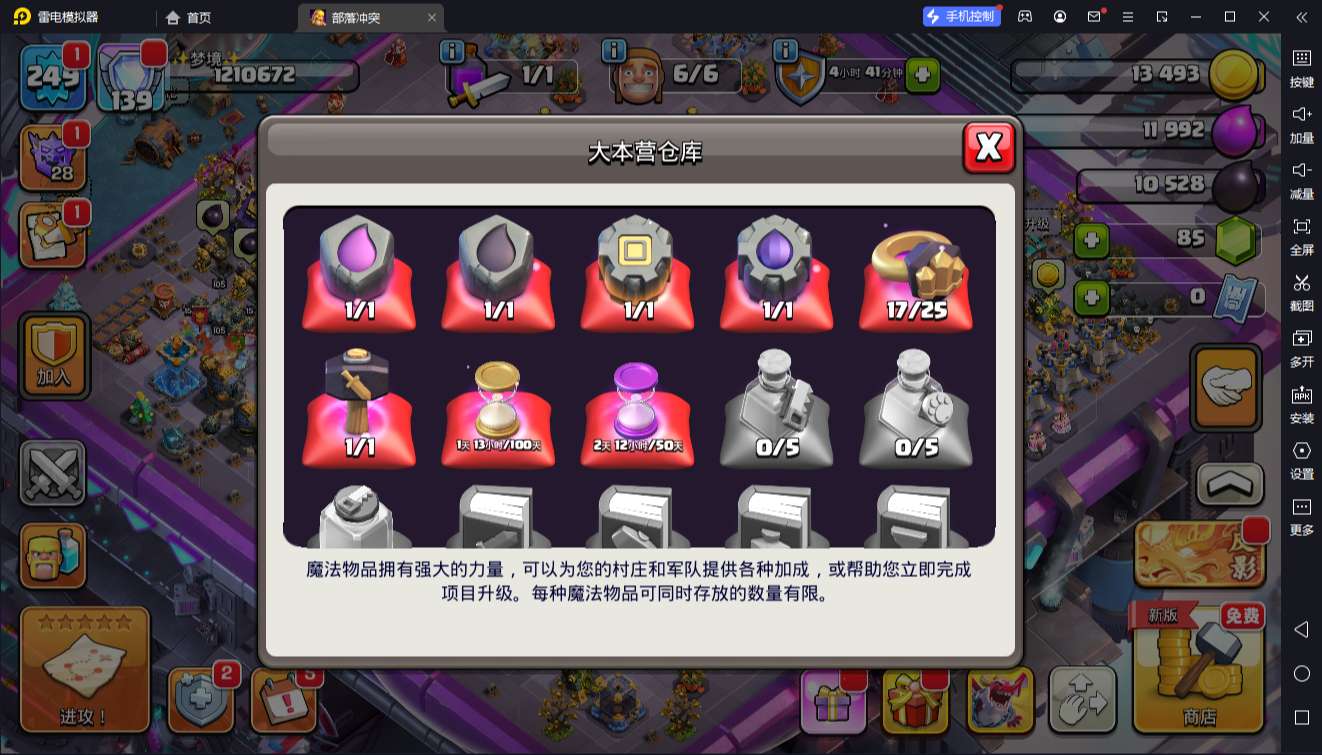Open the hammer of building item
This screenshot has height=755, width=1322.
358,400
